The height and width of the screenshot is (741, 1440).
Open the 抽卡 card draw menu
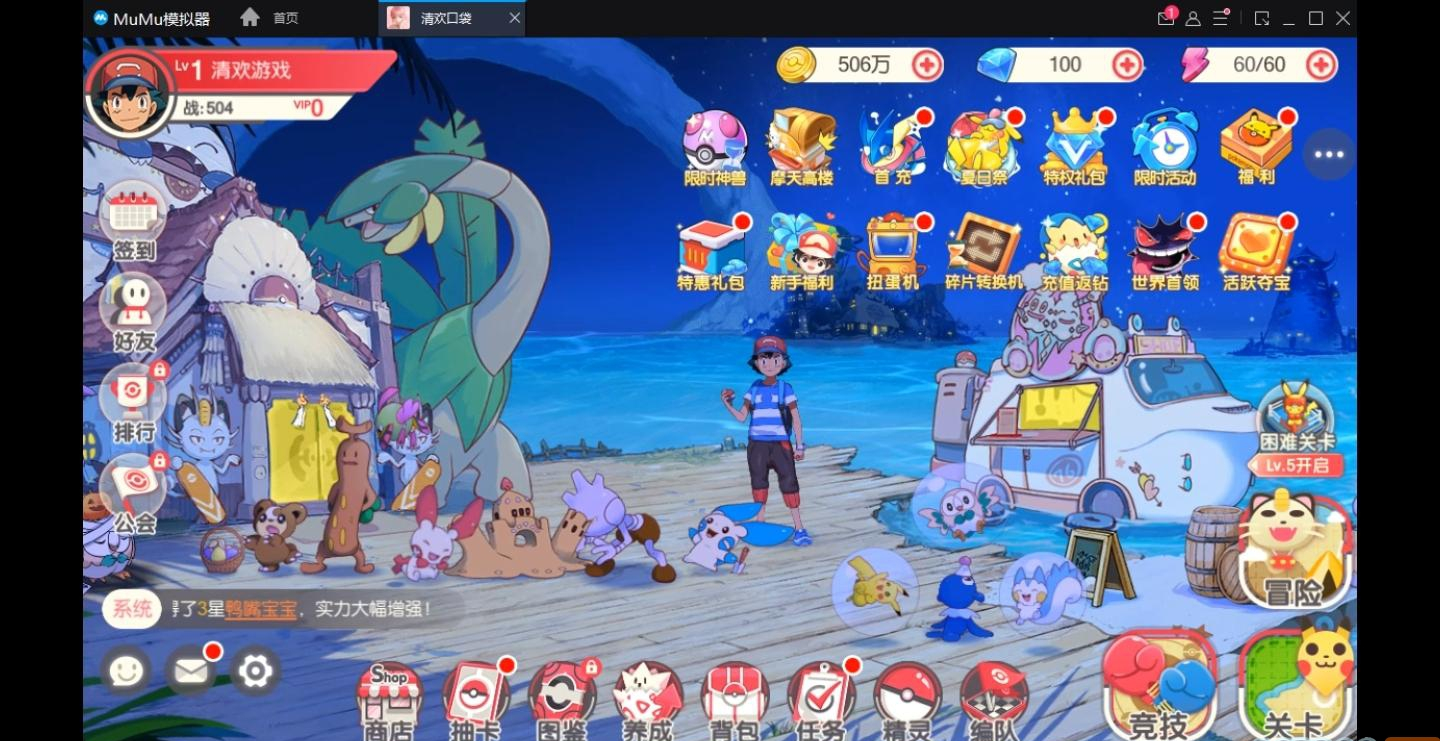coord(475,699)
